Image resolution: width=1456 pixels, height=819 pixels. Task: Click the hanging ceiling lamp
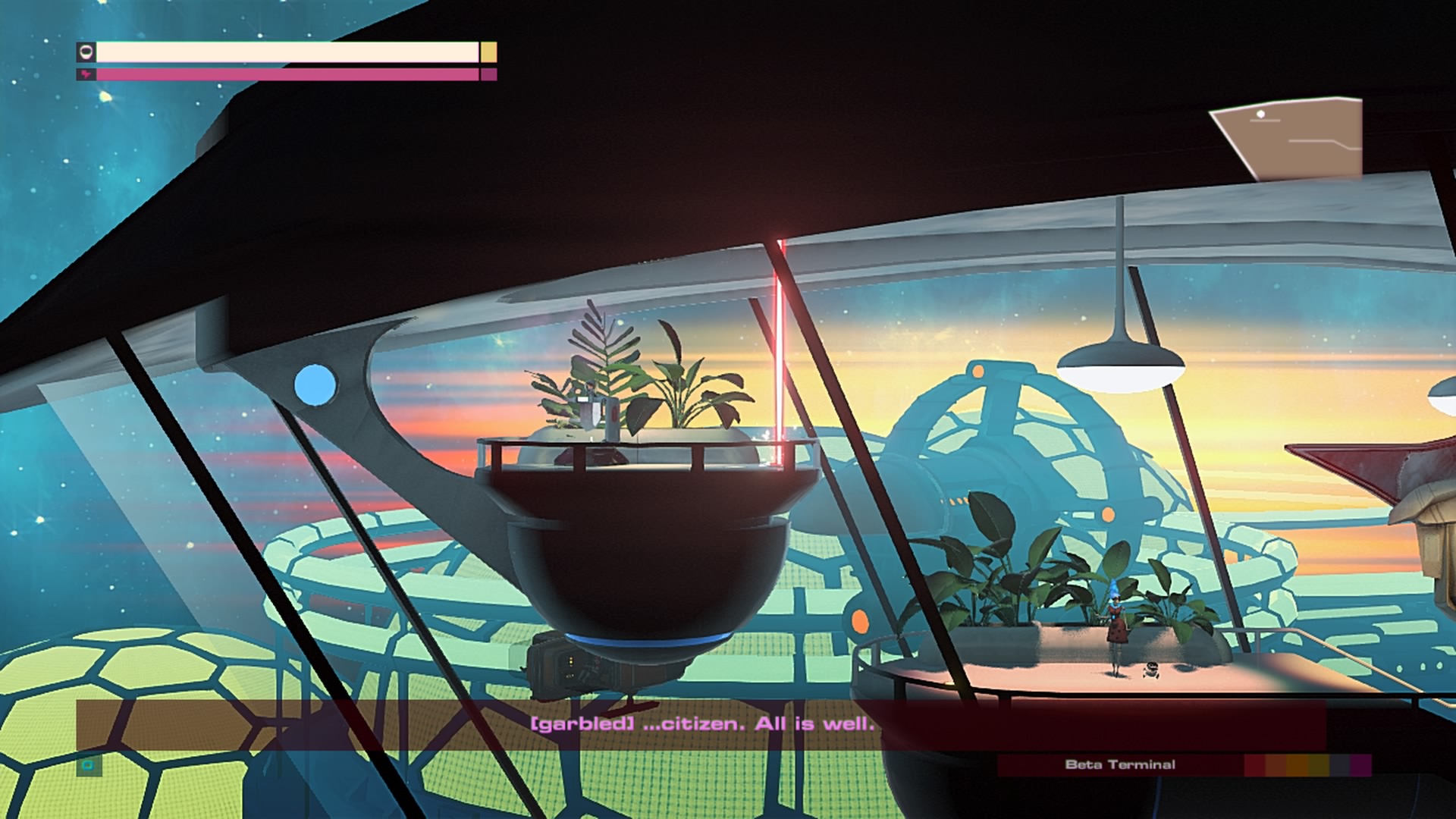coord(1112,364)
